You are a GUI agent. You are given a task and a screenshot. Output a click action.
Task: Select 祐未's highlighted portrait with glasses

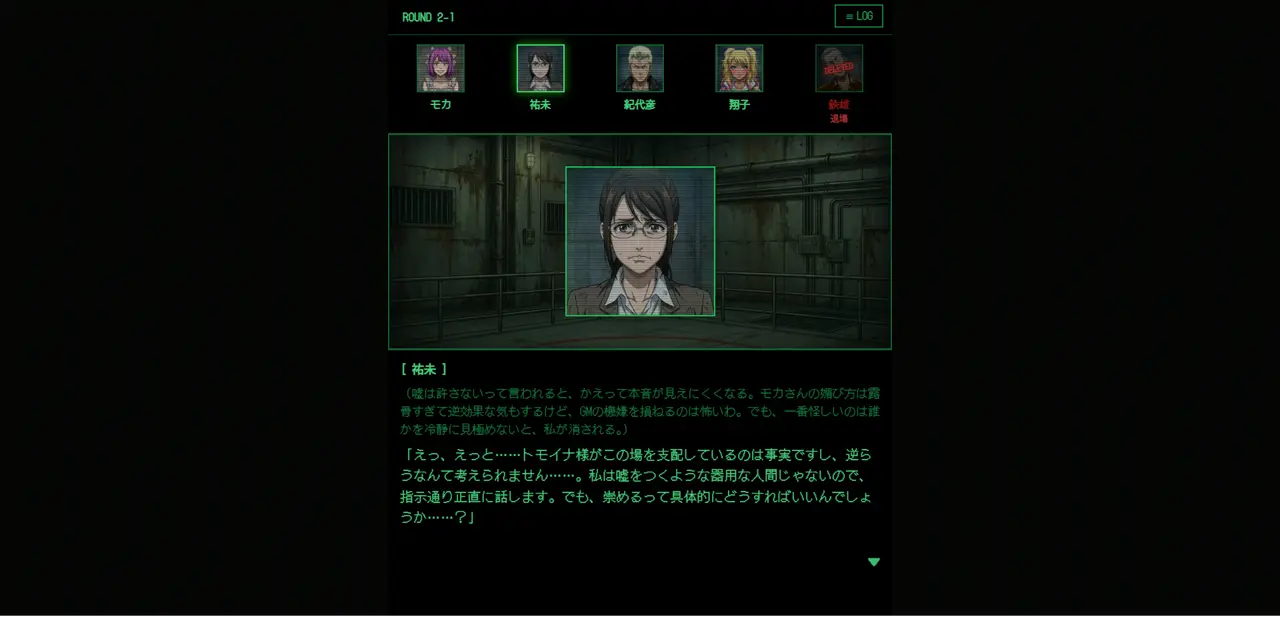(x=540, y=68)
